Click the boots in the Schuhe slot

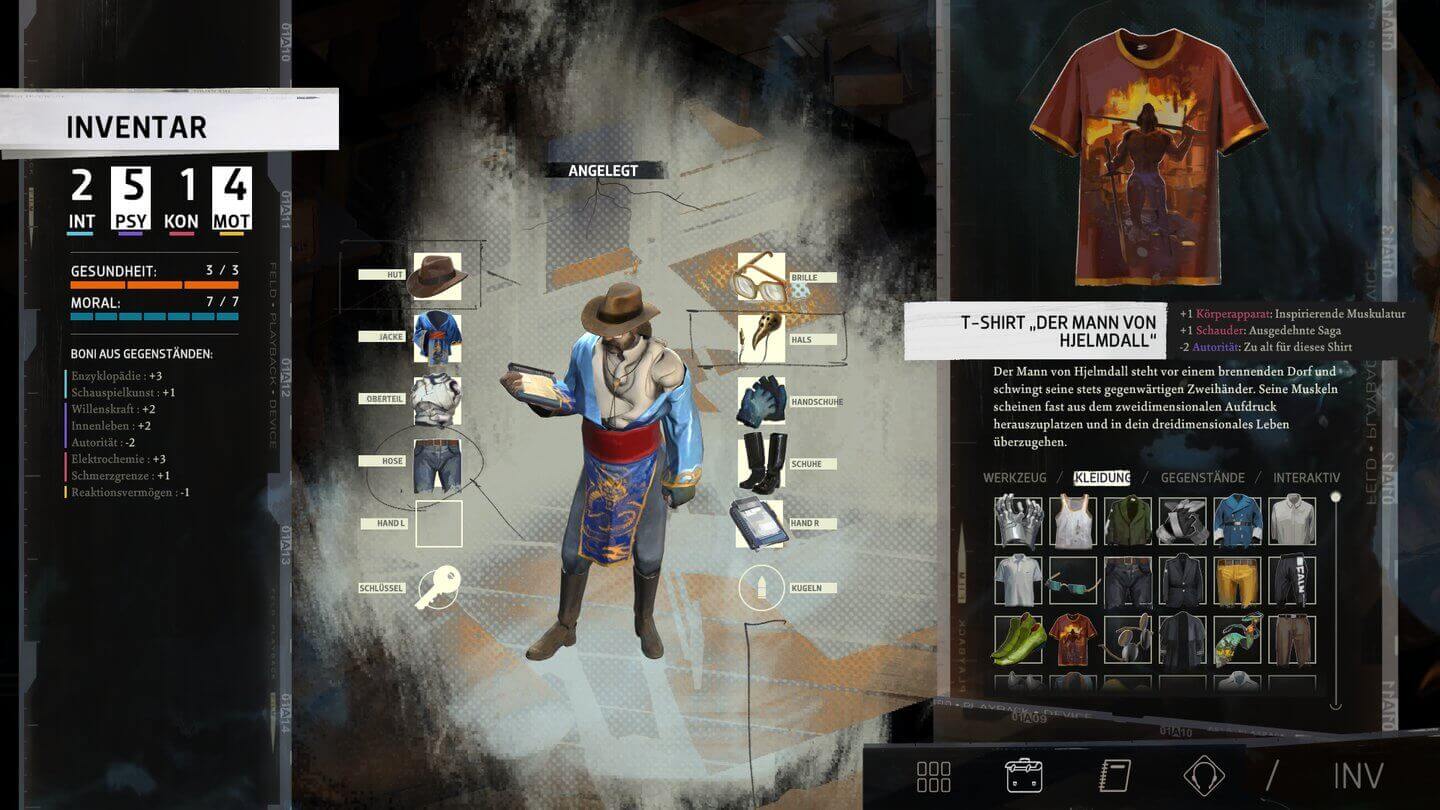coord(760,462)
